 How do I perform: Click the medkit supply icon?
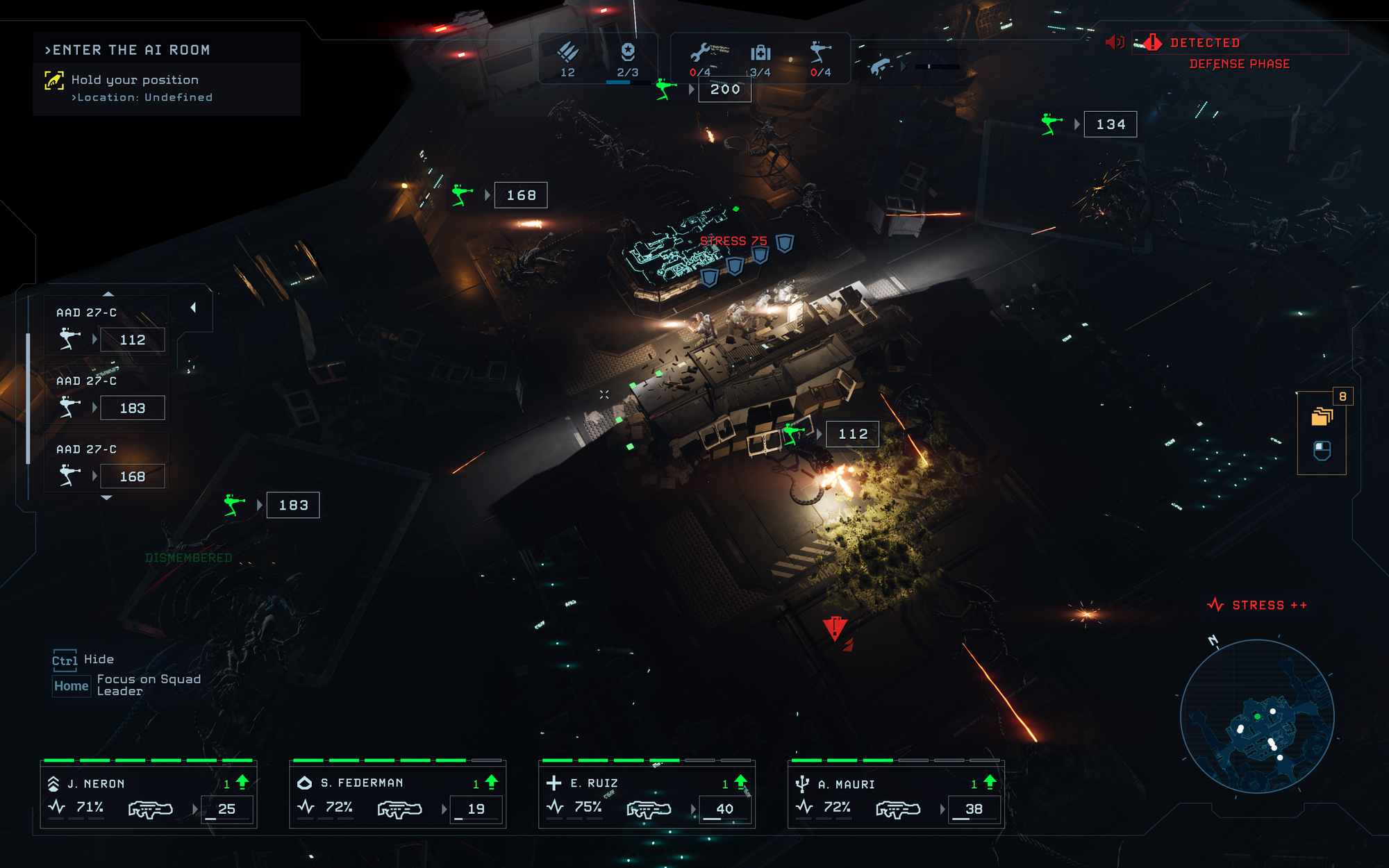(760, 53)
